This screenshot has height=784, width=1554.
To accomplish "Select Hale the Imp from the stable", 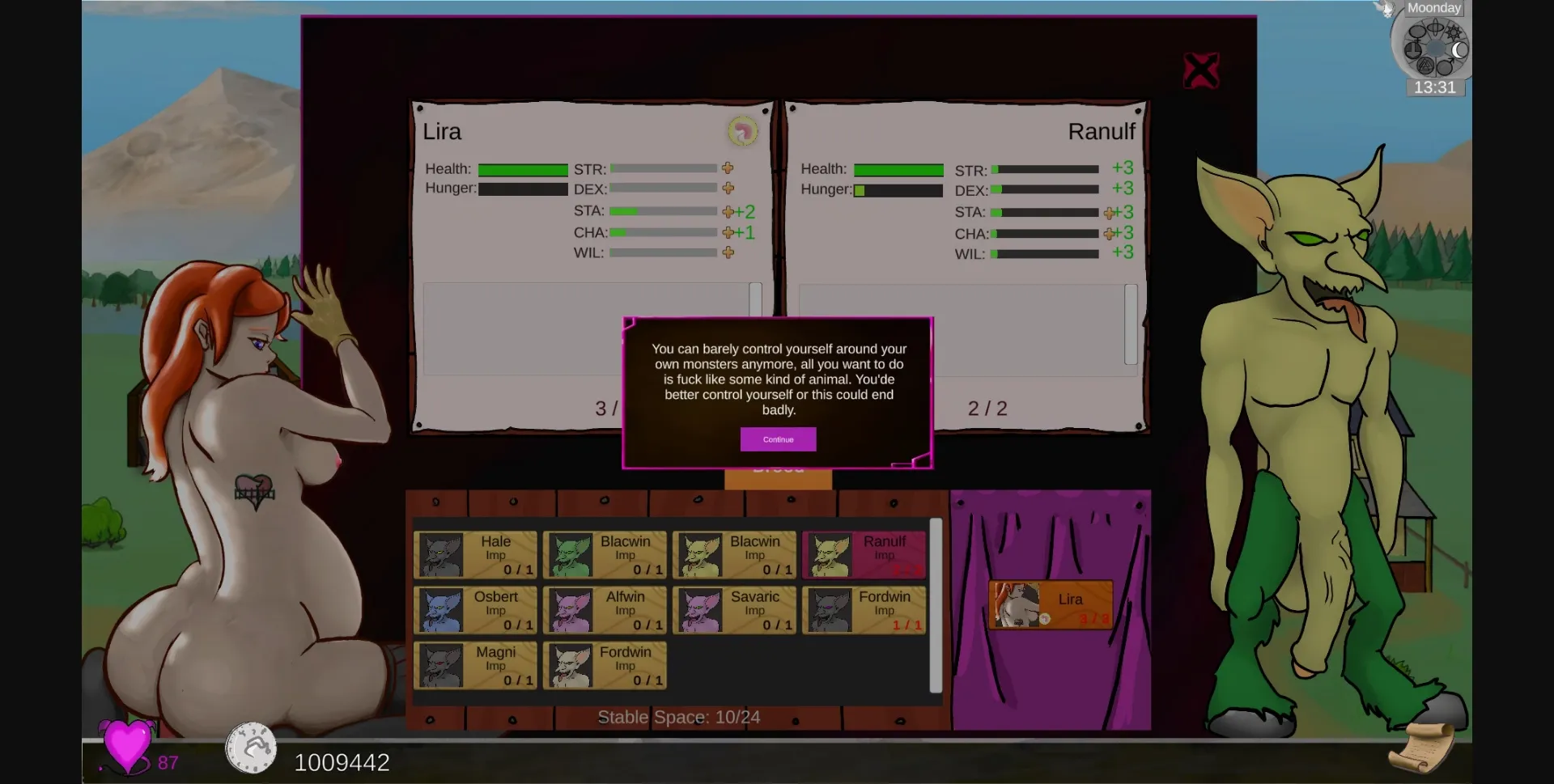I will [x=475, y=555].
